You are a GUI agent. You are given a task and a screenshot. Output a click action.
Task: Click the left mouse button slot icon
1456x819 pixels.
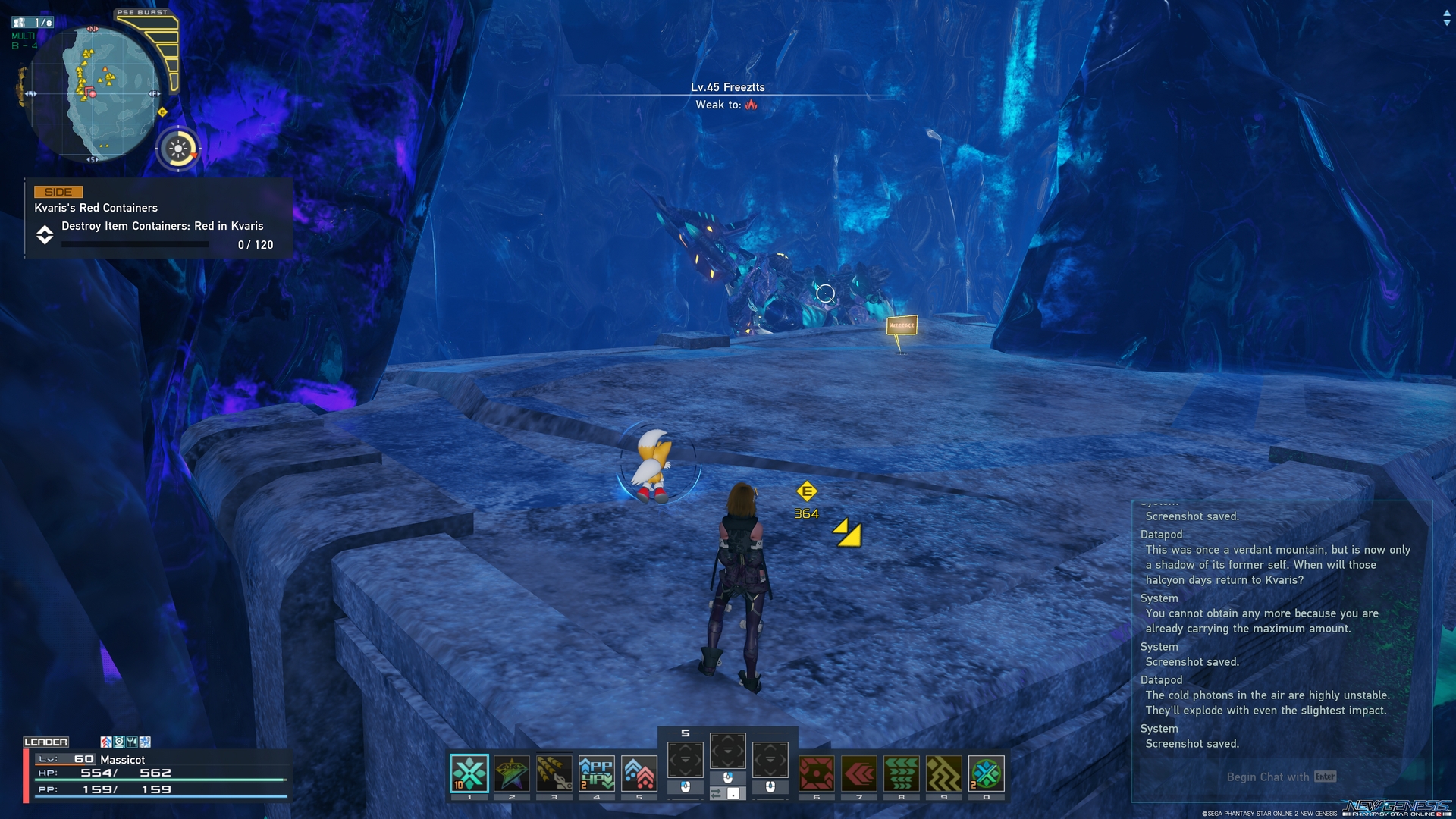686,788
